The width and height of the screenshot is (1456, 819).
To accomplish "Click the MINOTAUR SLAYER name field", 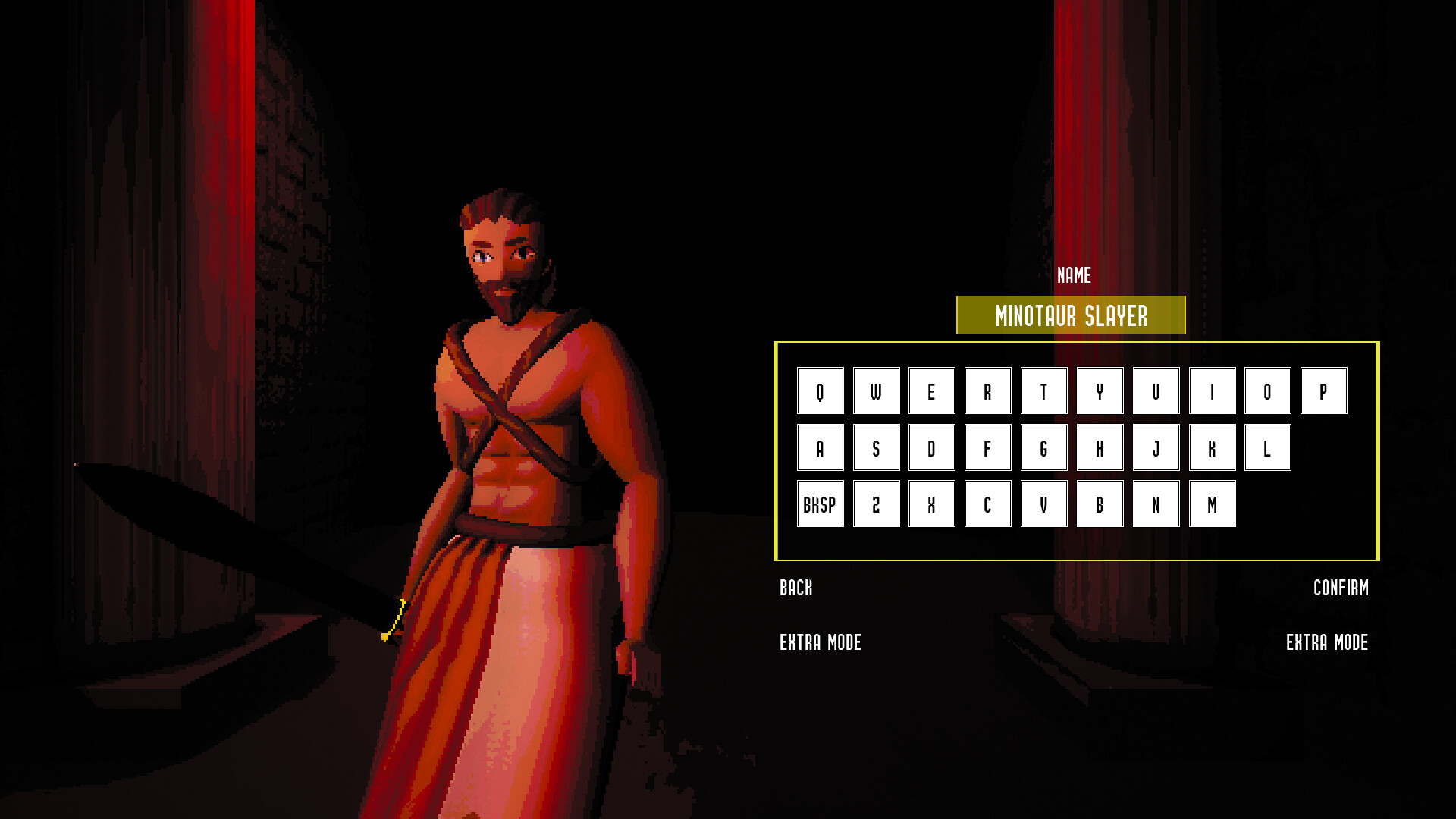I will click(x=1071, y=315).
